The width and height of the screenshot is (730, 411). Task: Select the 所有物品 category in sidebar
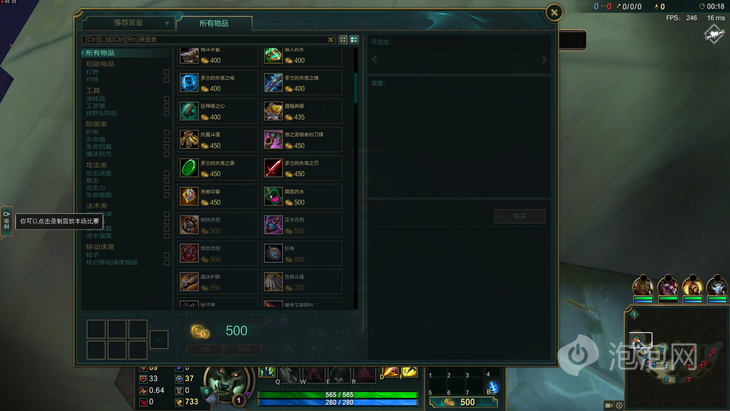pos(100,52)
